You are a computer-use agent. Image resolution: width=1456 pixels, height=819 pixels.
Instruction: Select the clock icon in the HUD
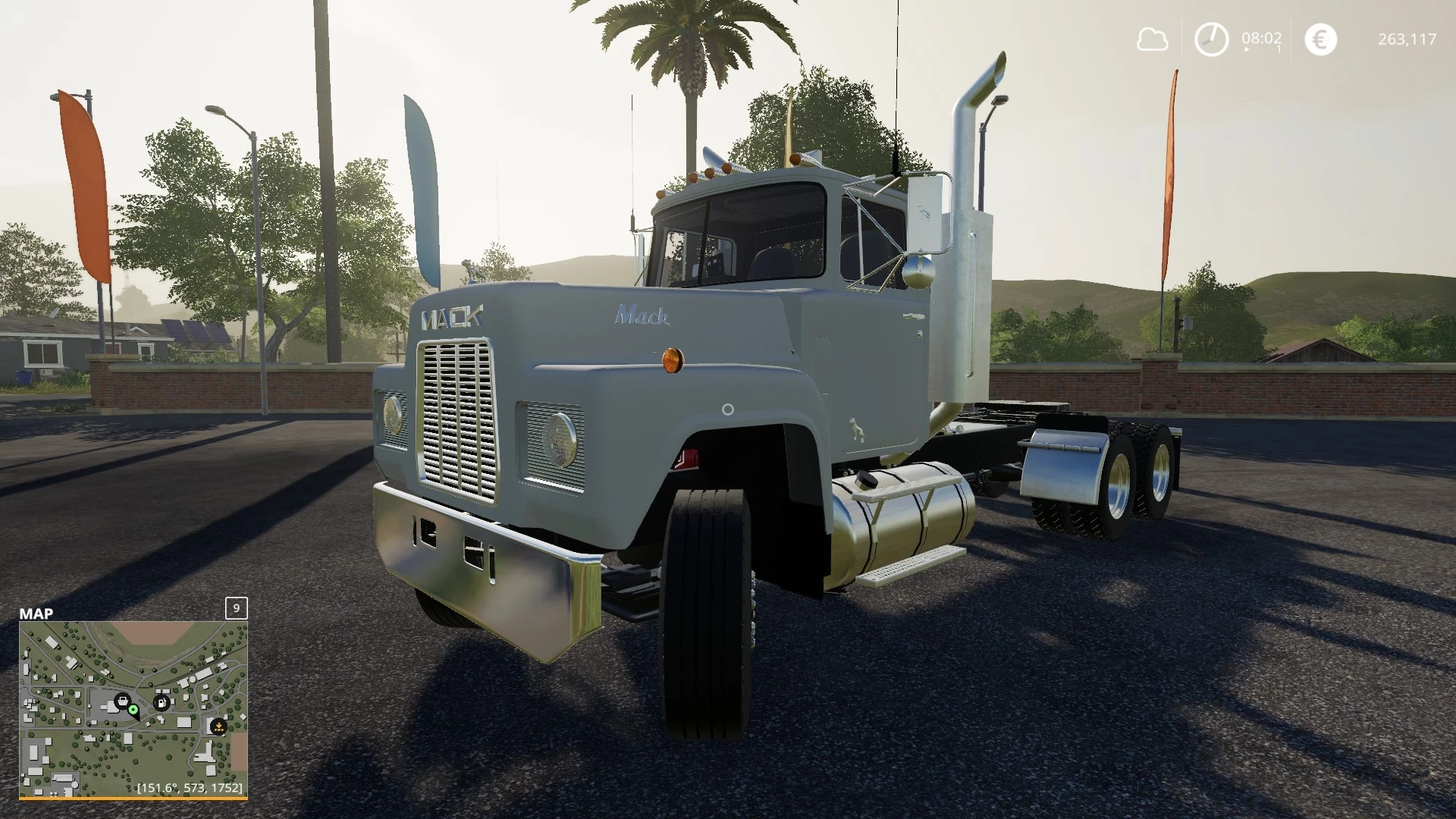1212,39
